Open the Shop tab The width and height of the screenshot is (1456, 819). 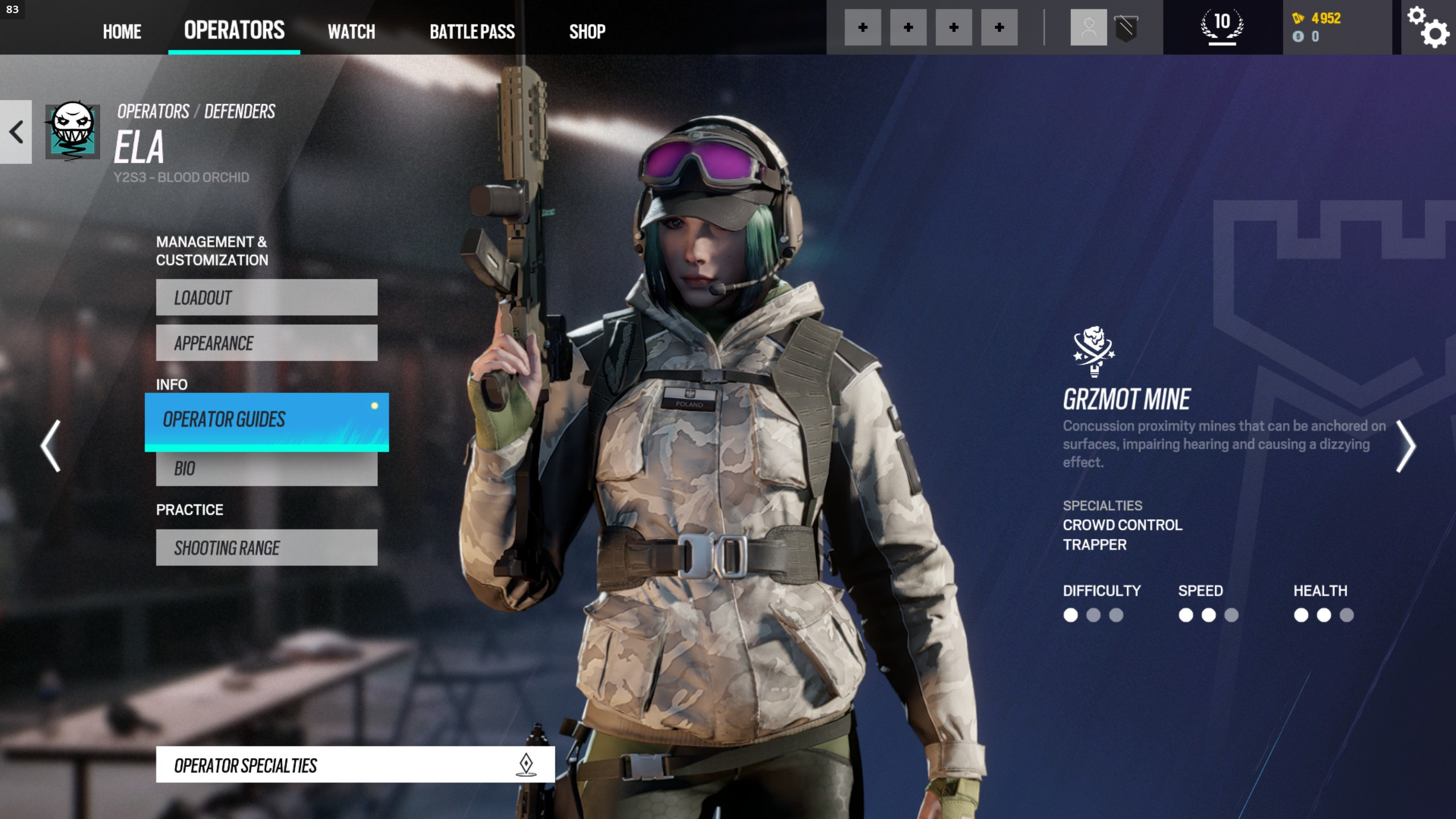pos(587,31)
